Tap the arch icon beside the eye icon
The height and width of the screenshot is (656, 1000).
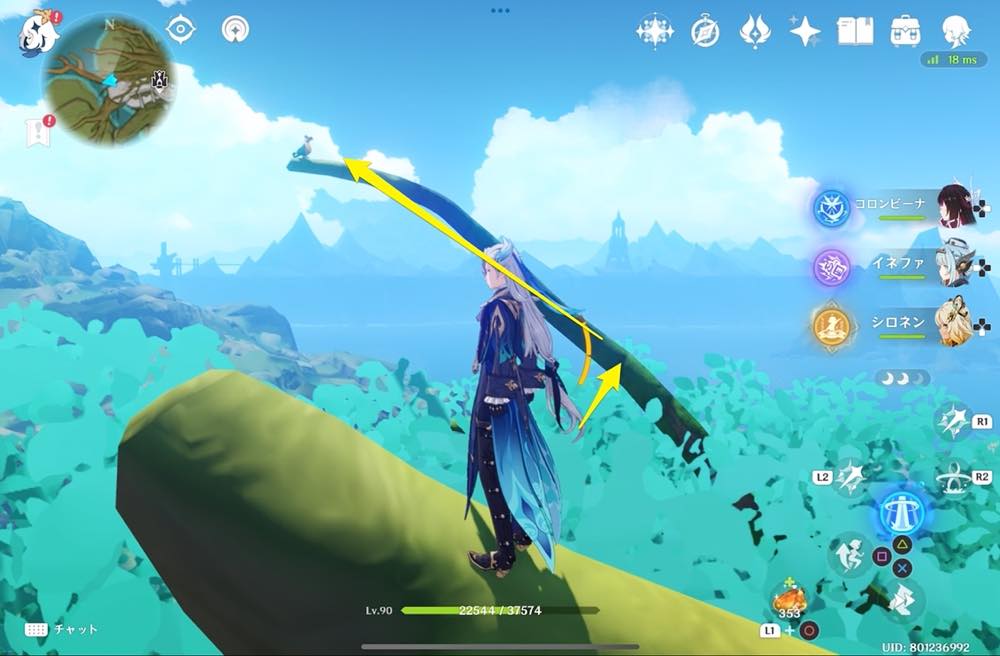click(x=235, y=30)
